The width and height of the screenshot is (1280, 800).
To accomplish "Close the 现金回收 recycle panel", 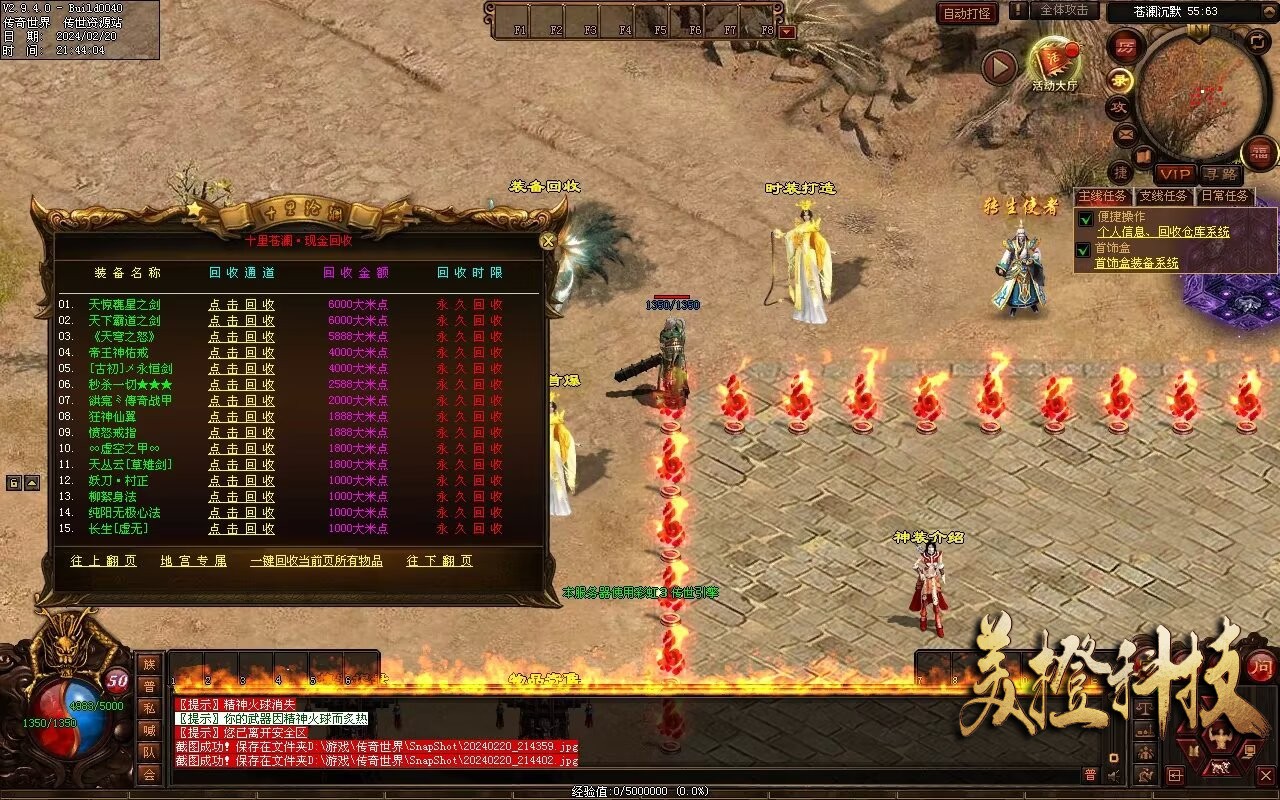I will (x=547, y=241).
